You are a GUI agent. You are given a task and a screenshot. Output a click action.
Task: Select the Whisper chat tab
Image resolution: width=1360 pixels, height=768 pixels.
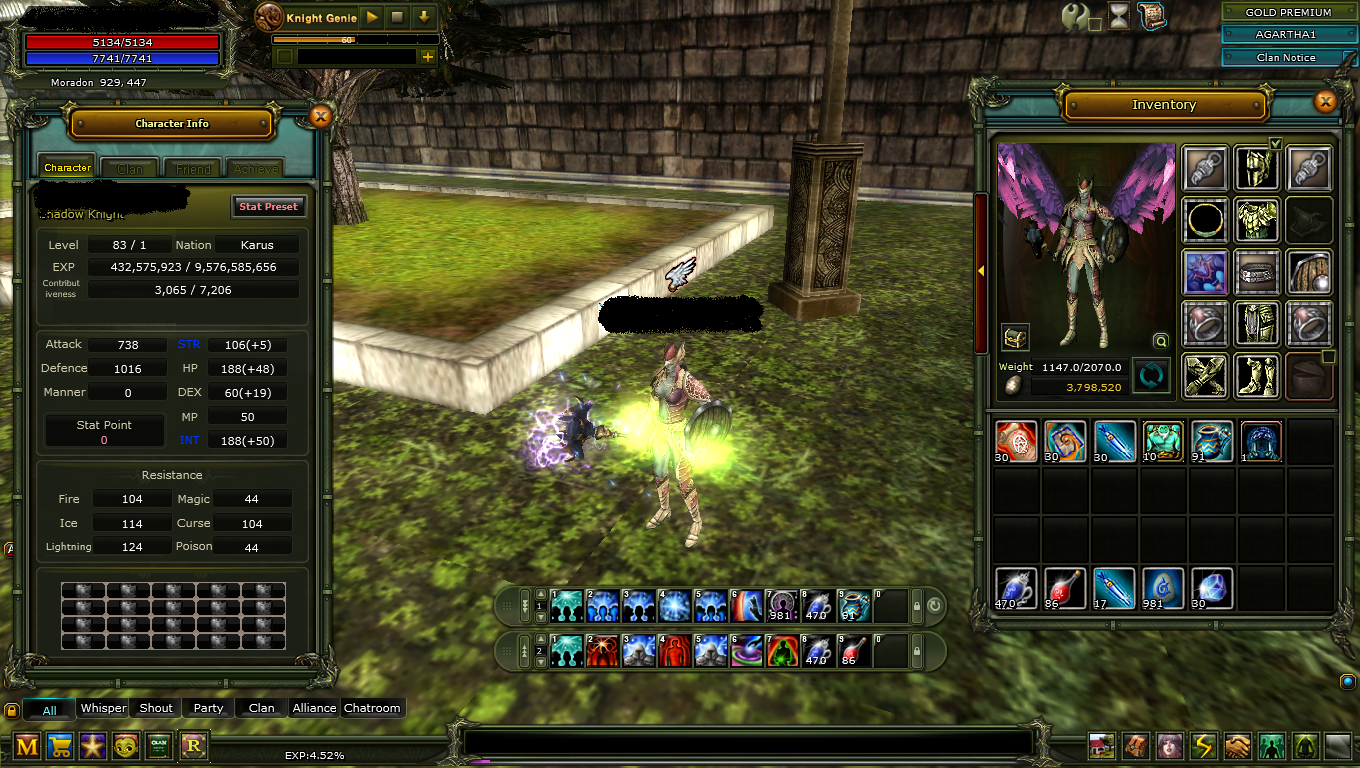coord(102,707)
